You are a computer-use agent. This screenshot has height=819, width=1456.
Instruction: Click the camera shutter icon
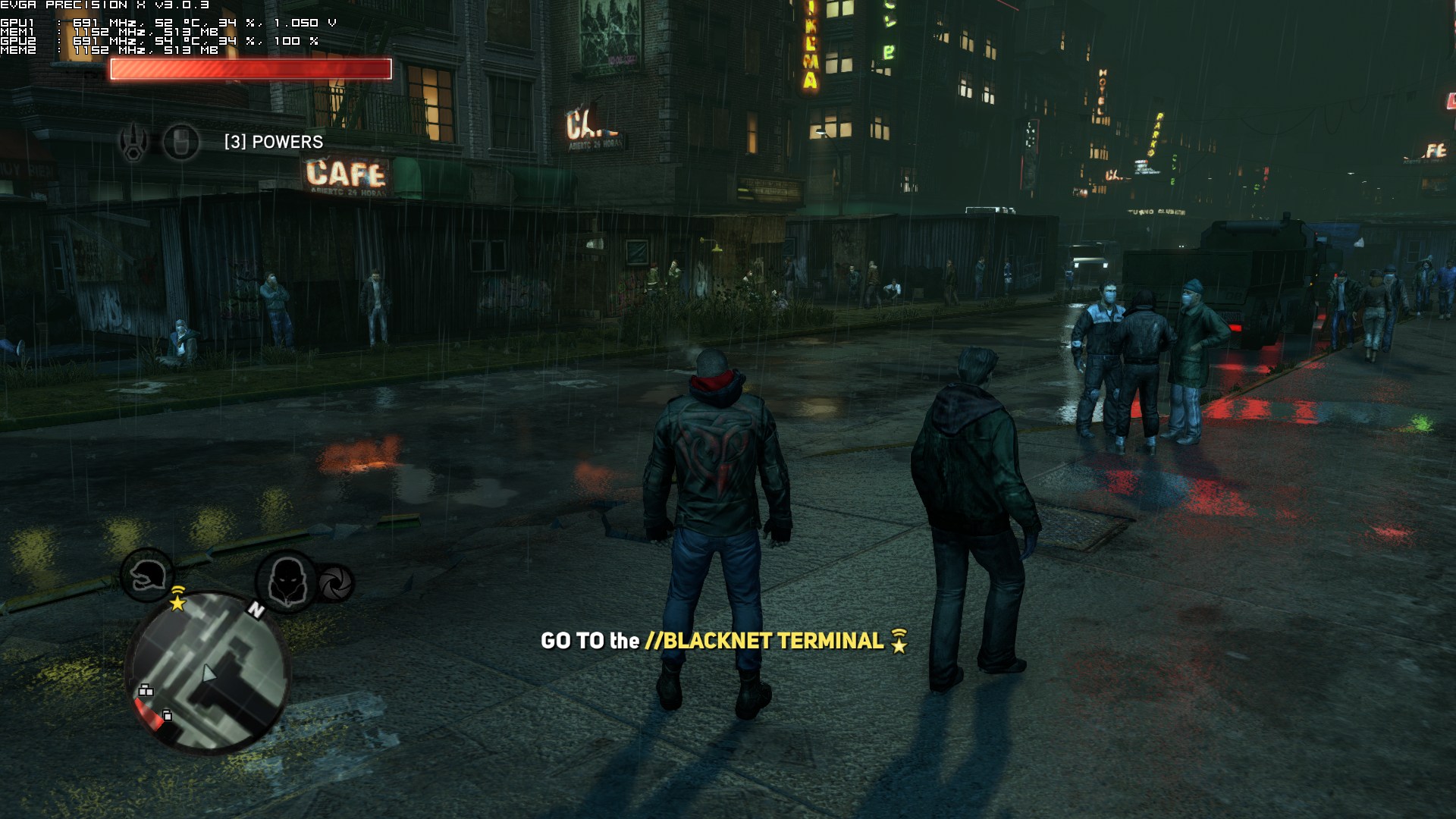pyautogui.click(x=334, y=582)
